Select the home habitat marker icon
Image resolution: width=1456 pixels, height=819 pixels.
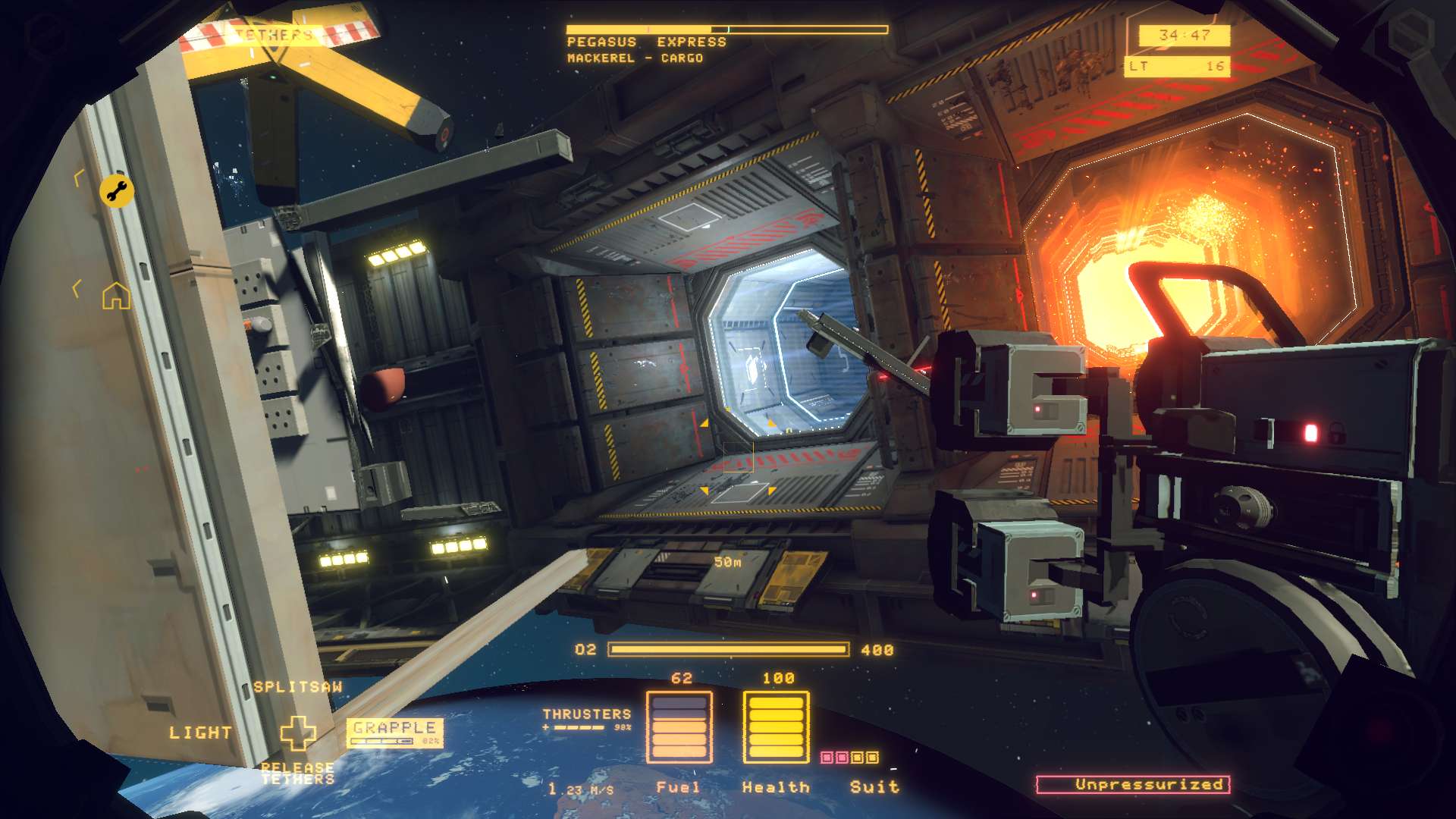pos(116,296)
